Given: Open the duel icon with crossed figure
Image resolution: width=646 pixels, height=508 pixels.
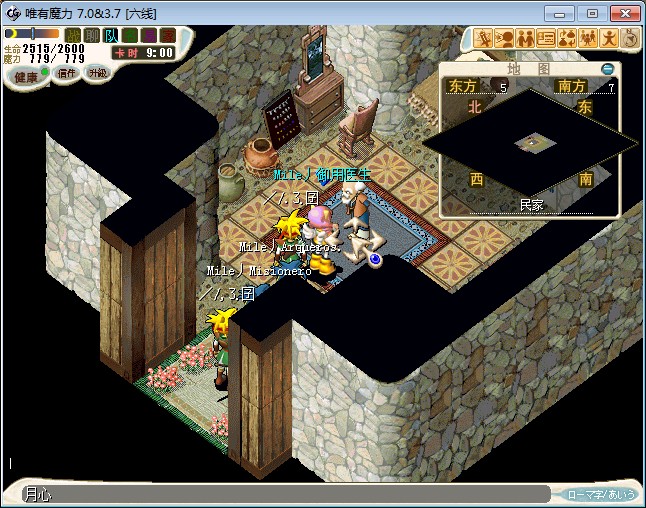Looking at the screenshot, I should point(484,39).
